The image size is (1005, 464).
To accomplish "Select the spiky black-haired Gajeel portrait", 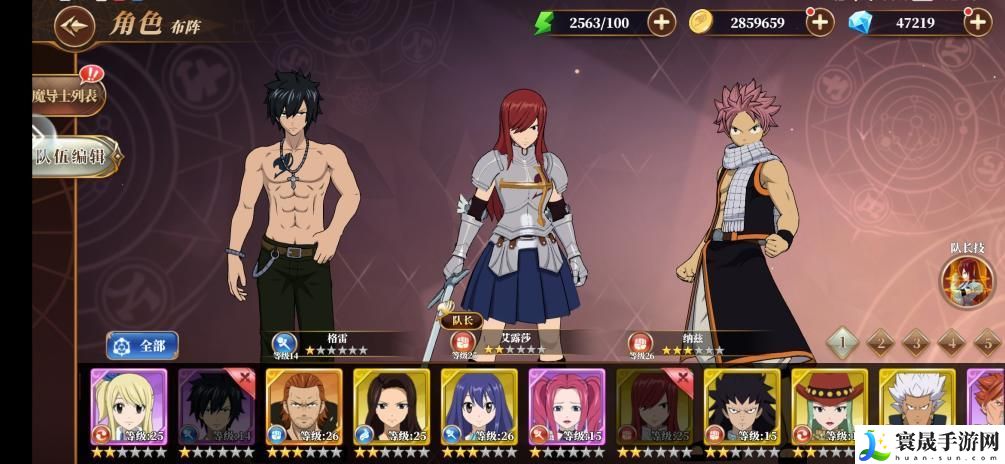I will click(x=741, y=406).
